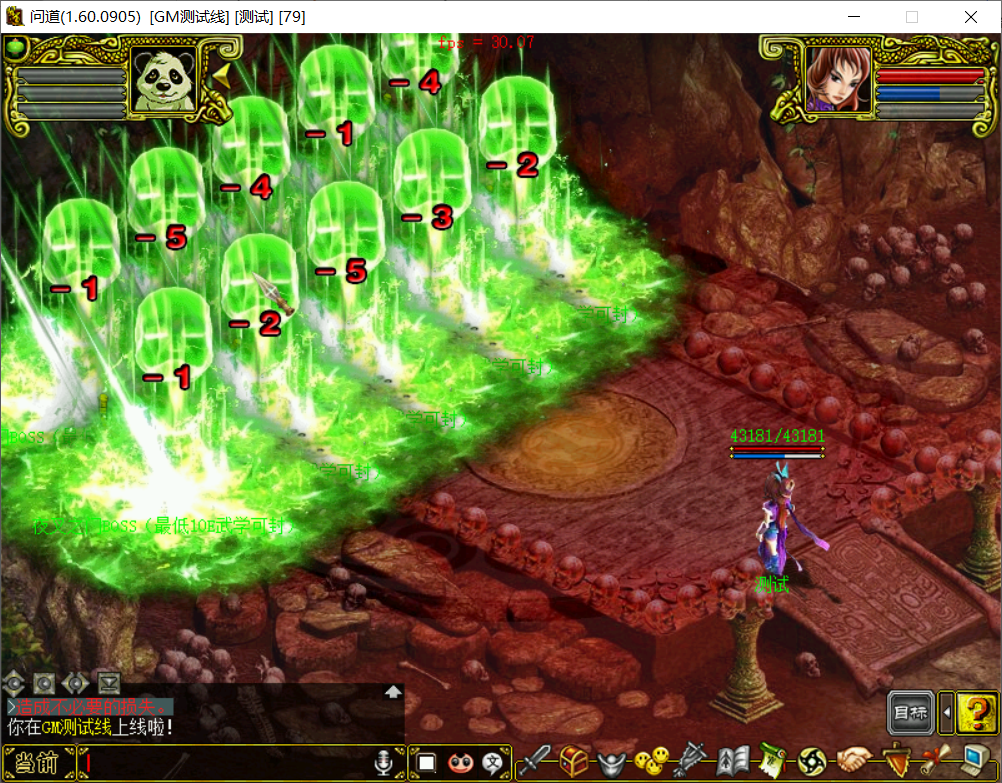Image resolution: width=1002 pixels, height=783 pixels.
Task: Click the 目标 target button
Action: tap(910, 713)
